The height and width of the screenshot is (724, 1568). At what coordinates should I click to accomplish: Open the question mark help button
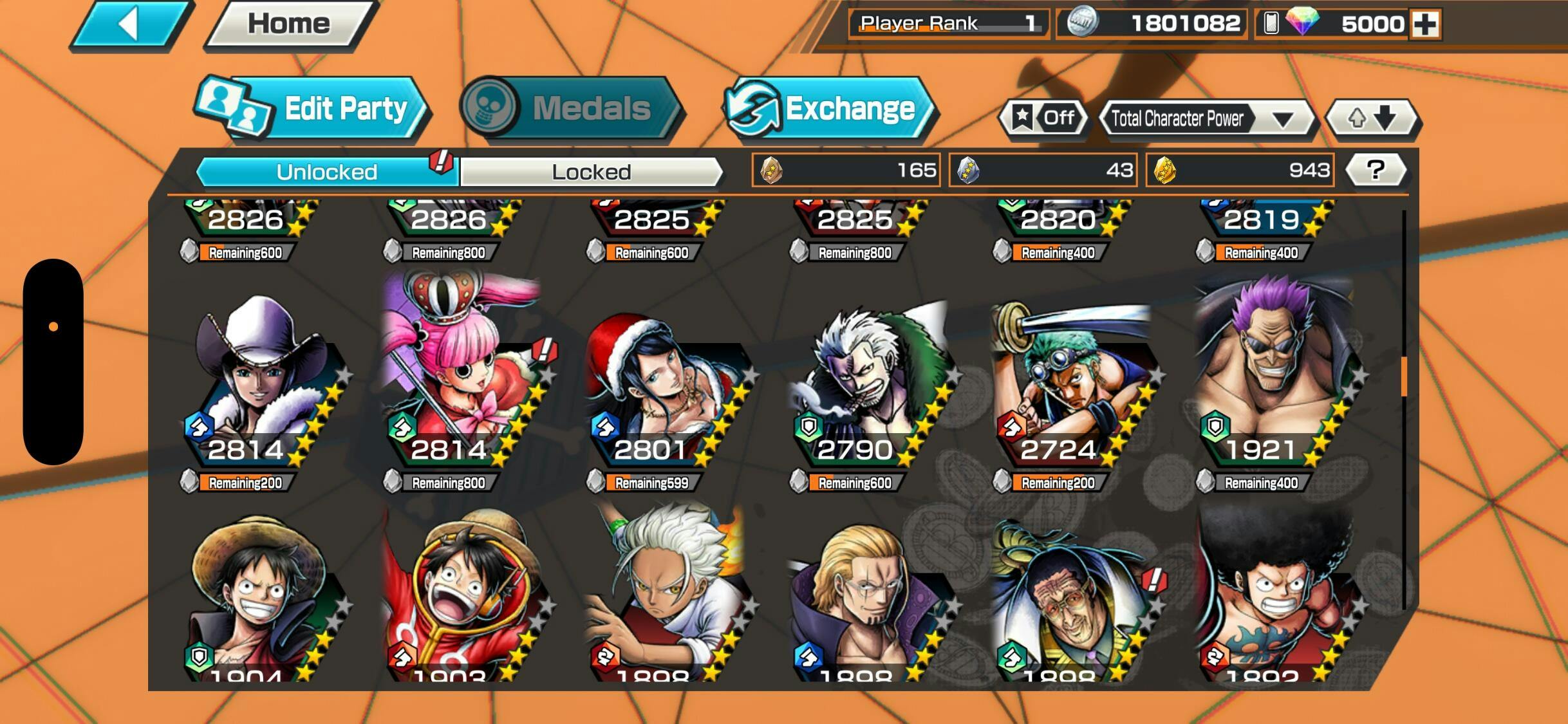(x=1376, y=170)
